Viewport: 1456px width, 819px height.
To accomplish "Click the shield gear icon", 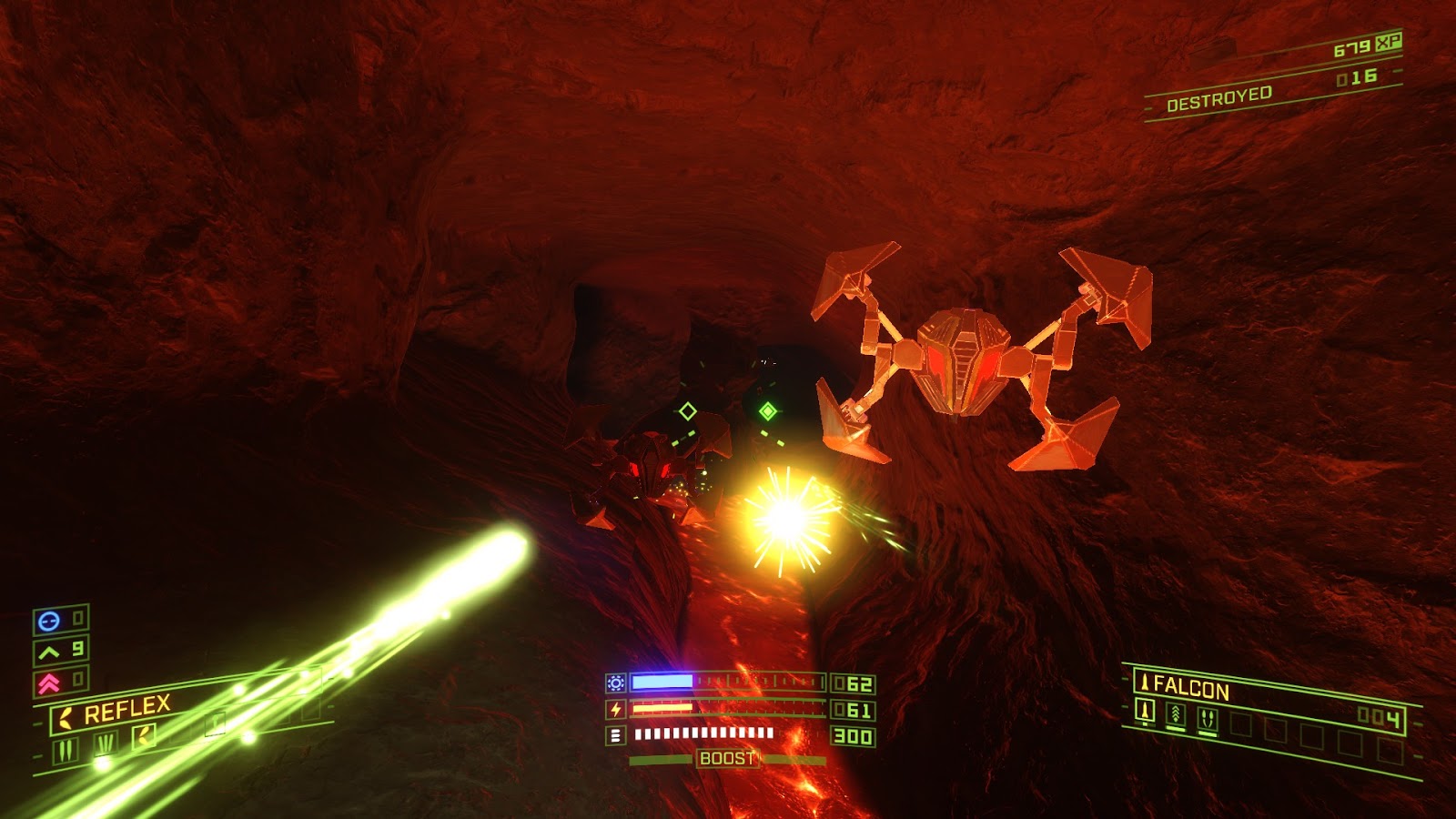I will 616,682.
